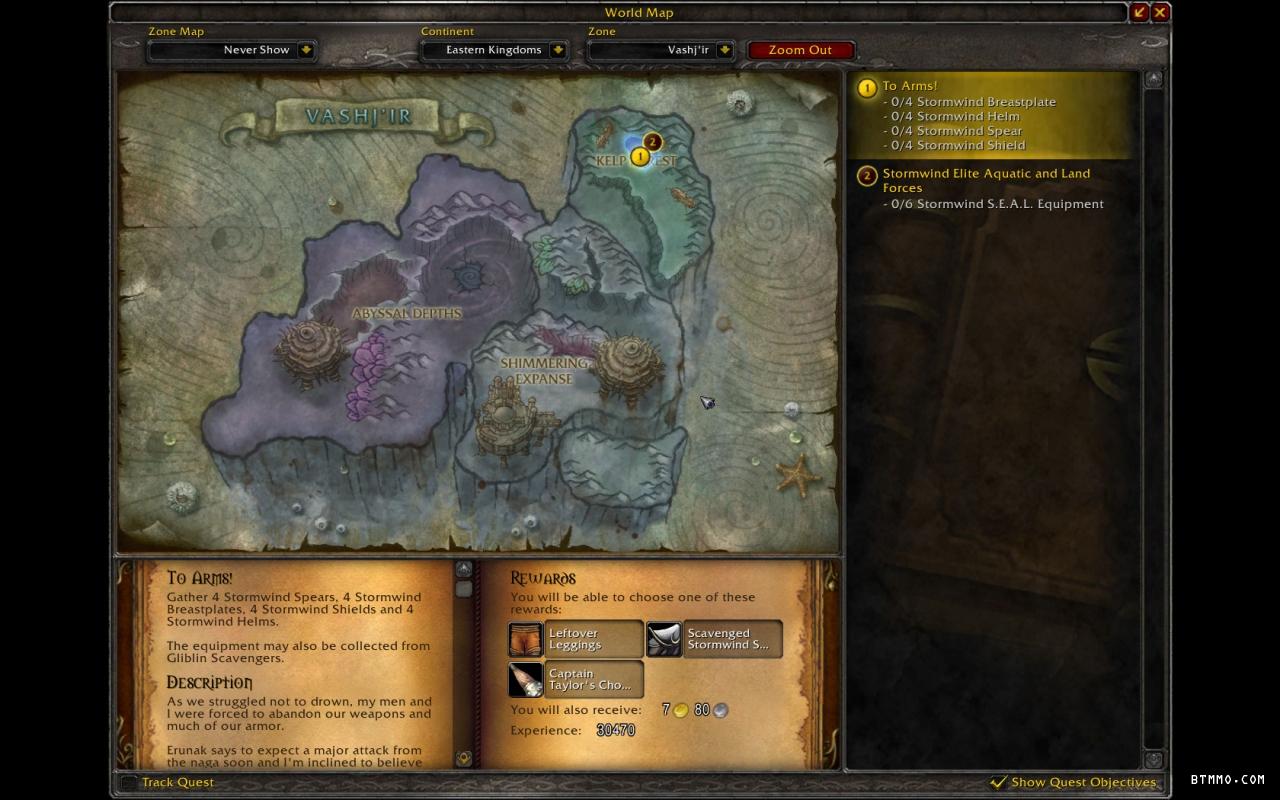1280x800 pixels.
Task: Click the quest list scroll up arrow
Action: coord(1153,79)
